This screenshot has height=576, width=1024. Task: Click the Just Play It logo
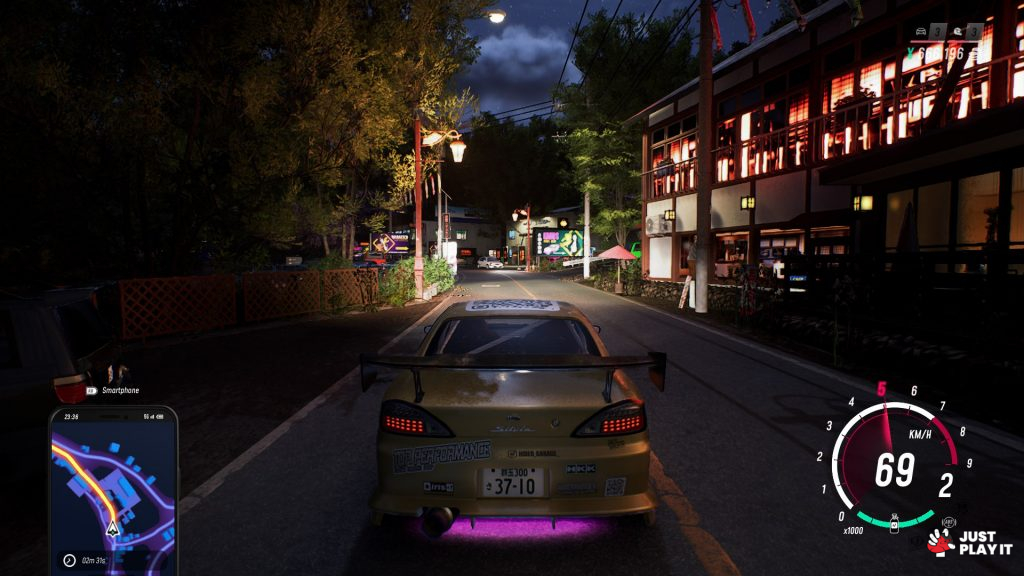(x=968, y=543)
